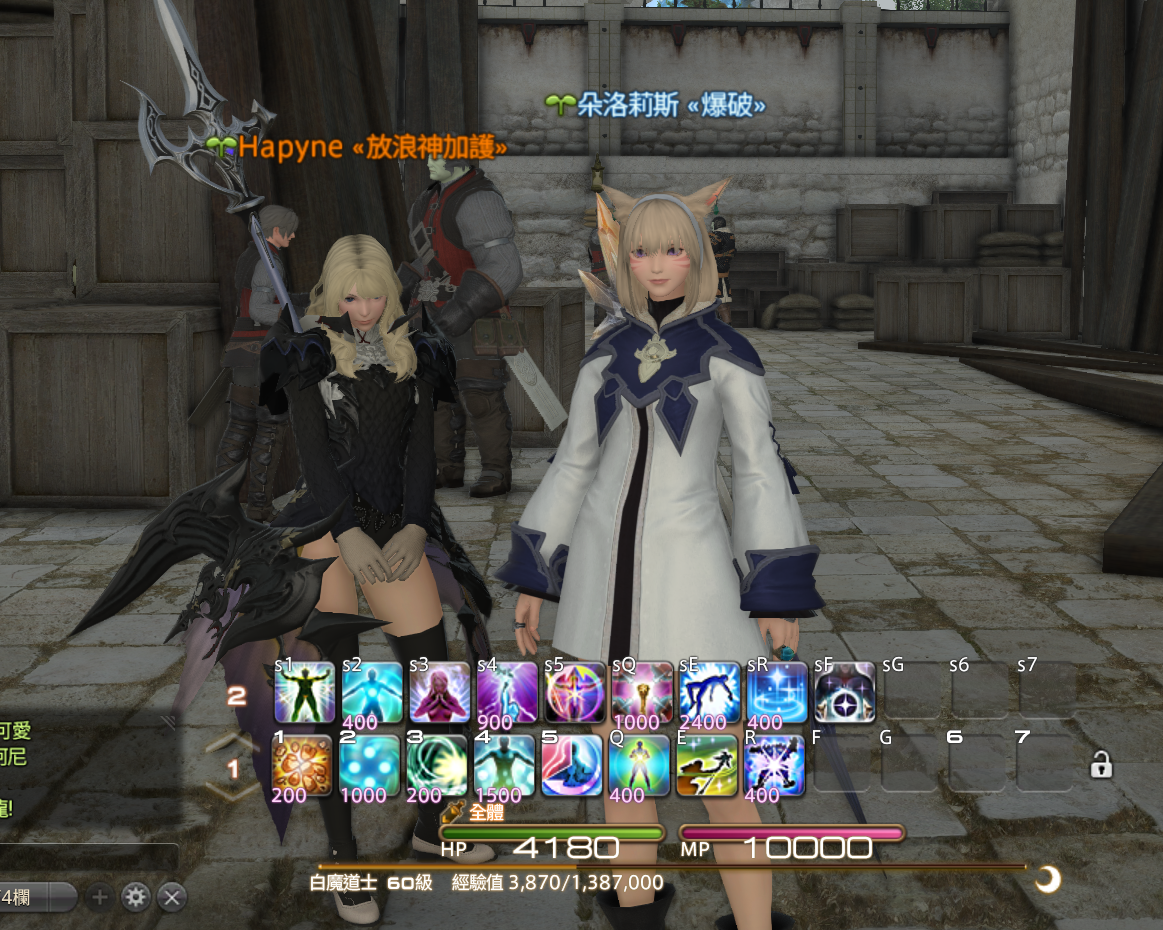Screen dimensions: 1163x930
Task: Cast the 2400 MP fallen figure spell
Action: 709,692
